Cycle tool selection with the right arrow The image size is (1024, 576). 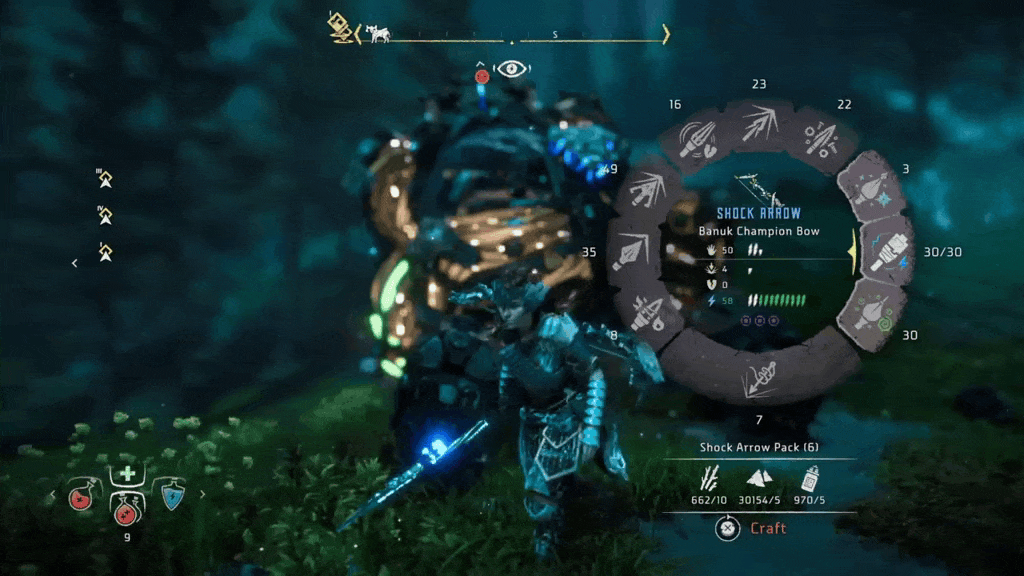(x=203, y=494)
